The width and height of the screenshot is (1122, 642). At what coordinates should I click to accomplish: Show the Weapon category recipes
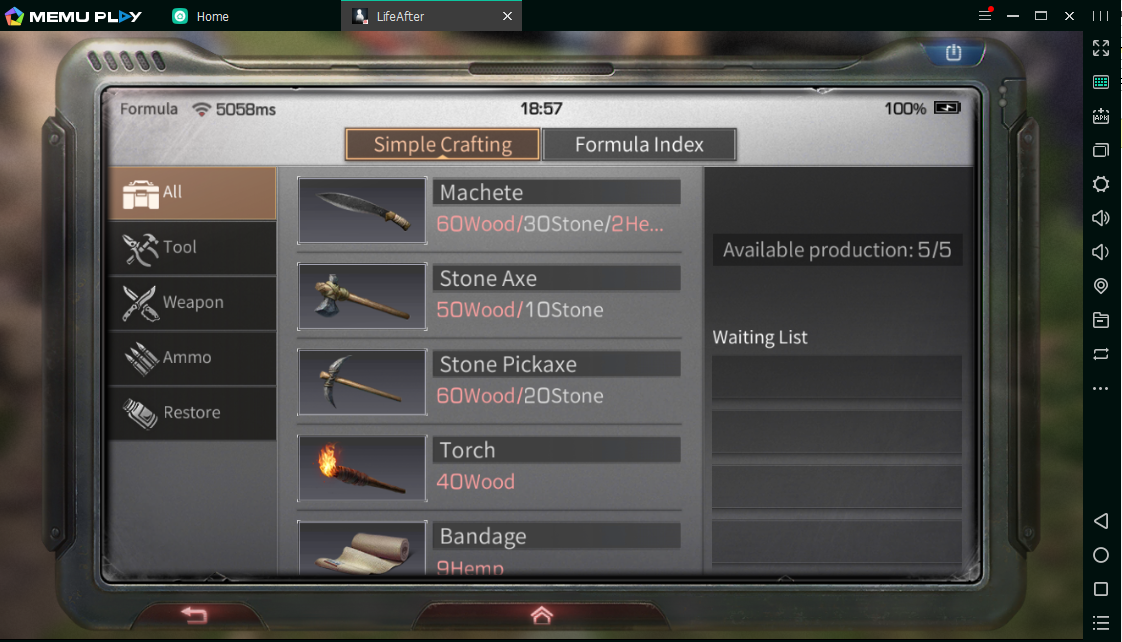tap(192, 303)
